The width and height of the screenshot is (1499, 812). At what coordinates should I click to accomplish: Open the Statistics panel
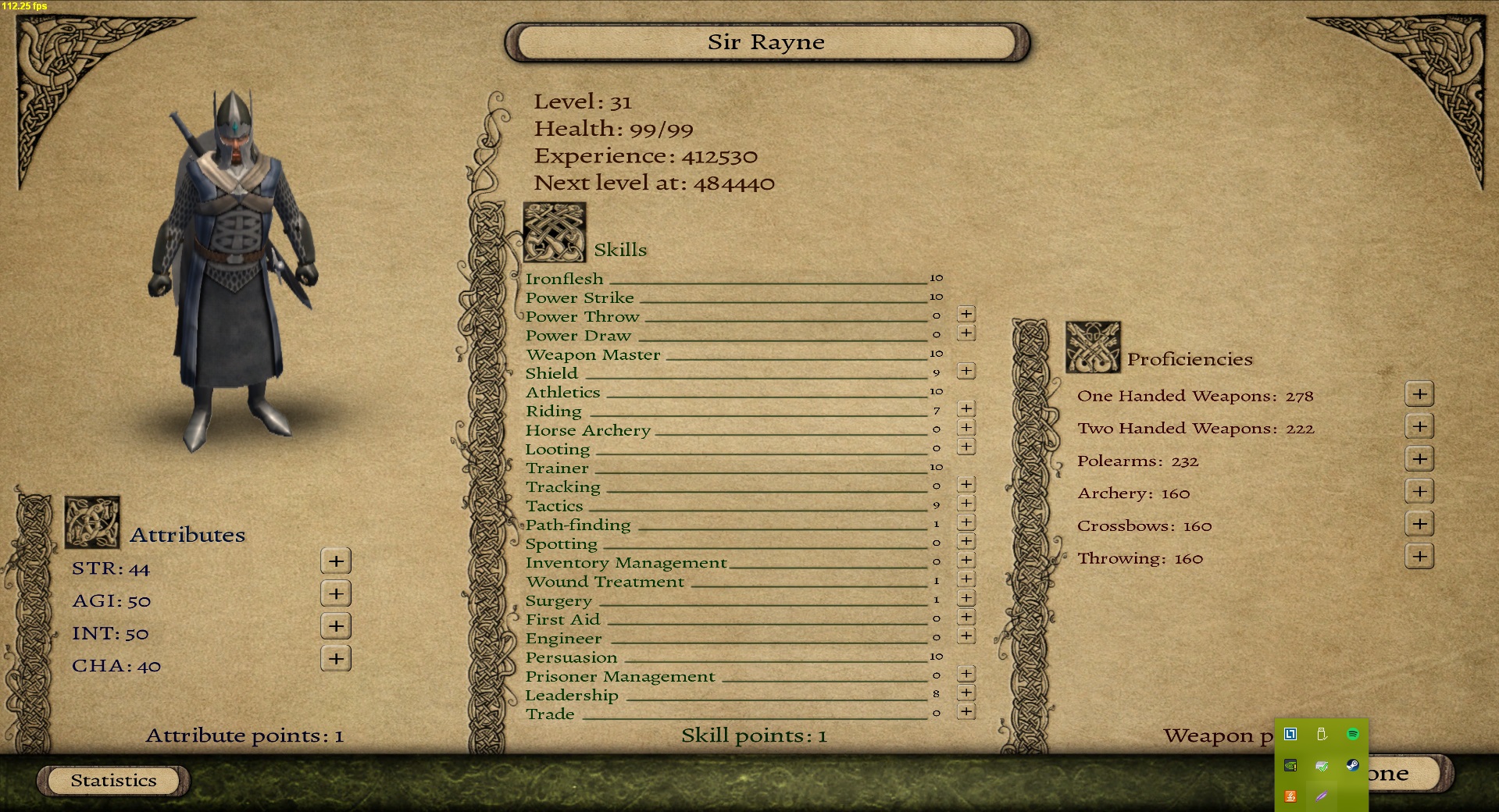pyautogui.click(x=113, y=780)
